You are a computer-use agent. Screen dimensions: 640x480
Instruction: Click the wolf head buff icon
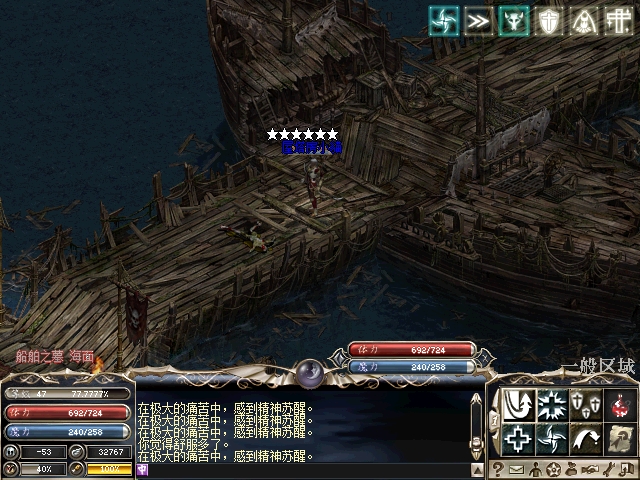(x=514, y=21)
